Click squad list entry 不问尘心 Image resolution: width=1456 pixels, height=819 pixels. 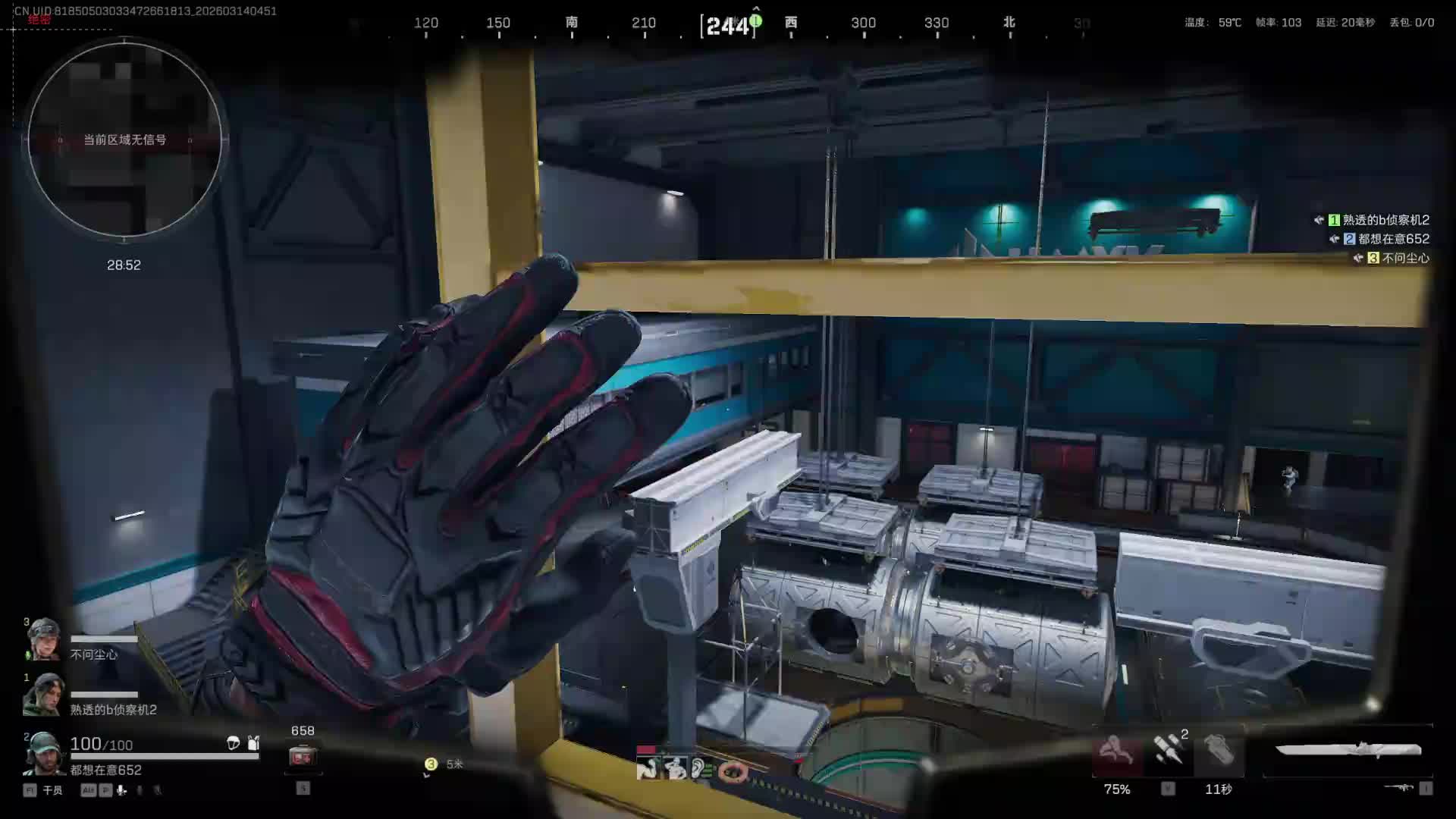[1404, 258]
